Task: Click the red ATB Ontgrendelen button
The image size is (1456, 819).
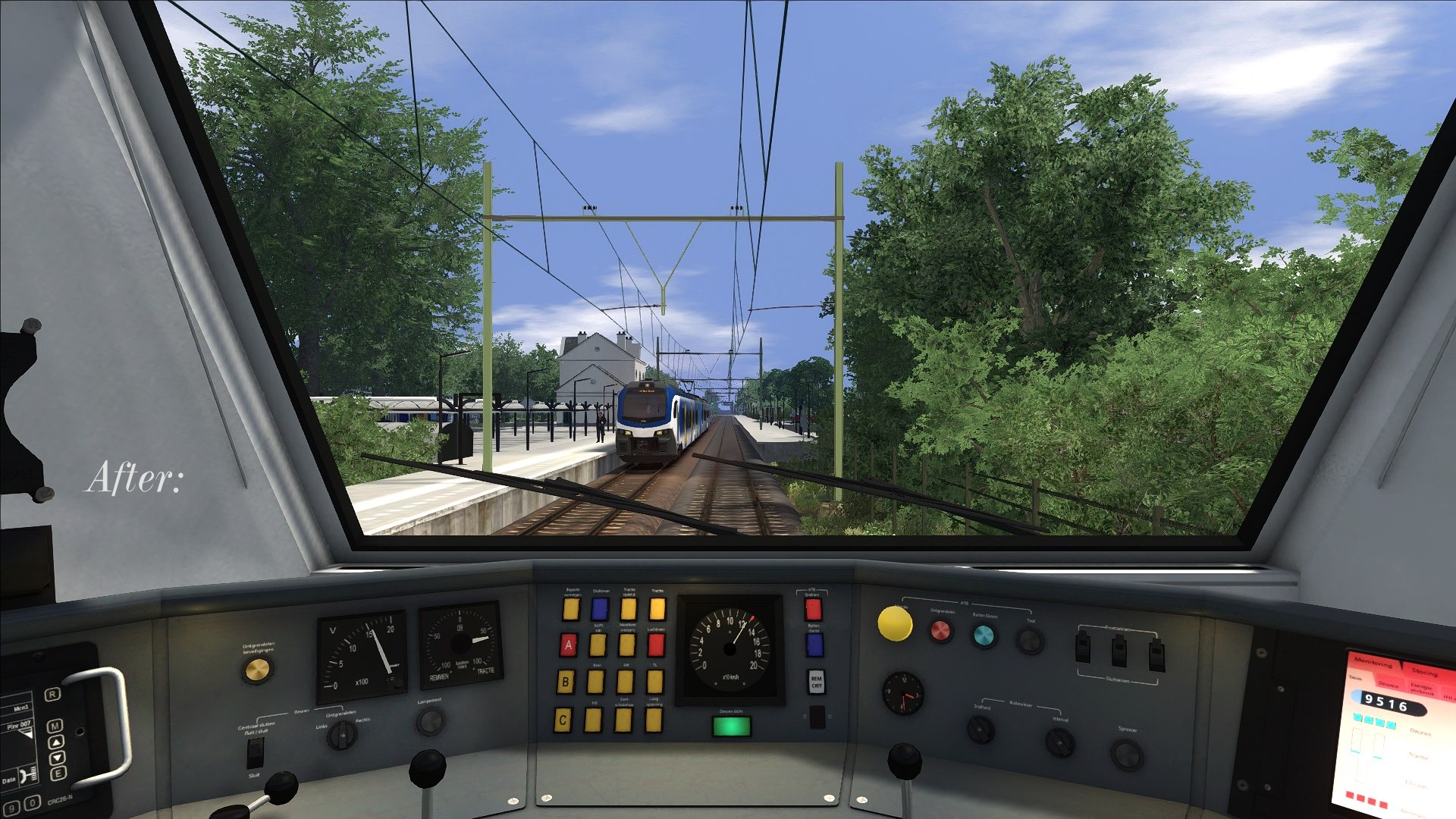Action: (x=940, y=630)
